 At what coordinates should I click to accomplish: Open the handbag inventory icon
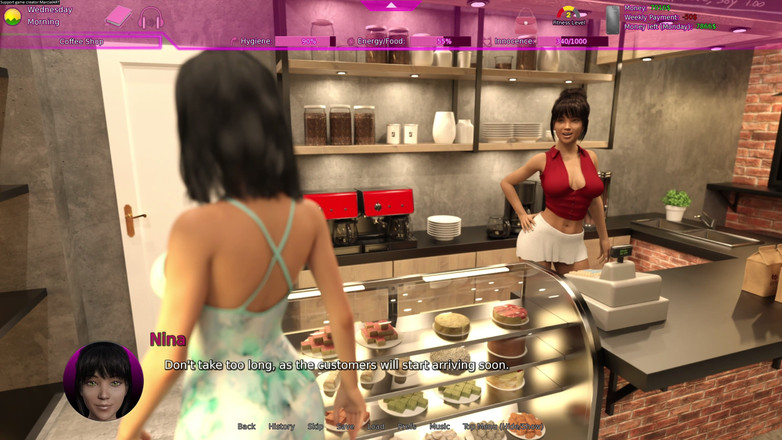point(526,19)
